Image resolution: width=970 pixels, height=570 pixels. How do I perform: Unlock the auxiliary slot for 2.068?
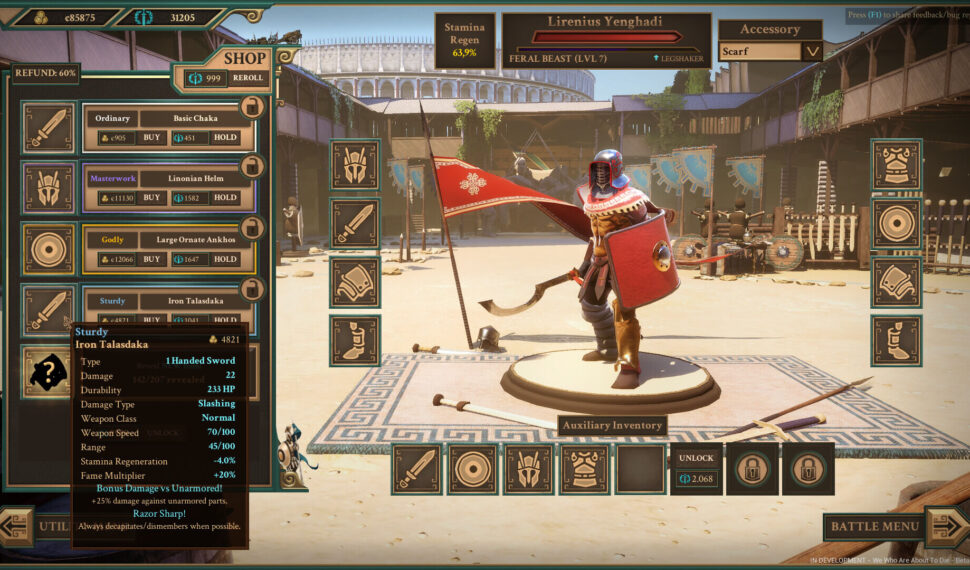click(696, 468)
